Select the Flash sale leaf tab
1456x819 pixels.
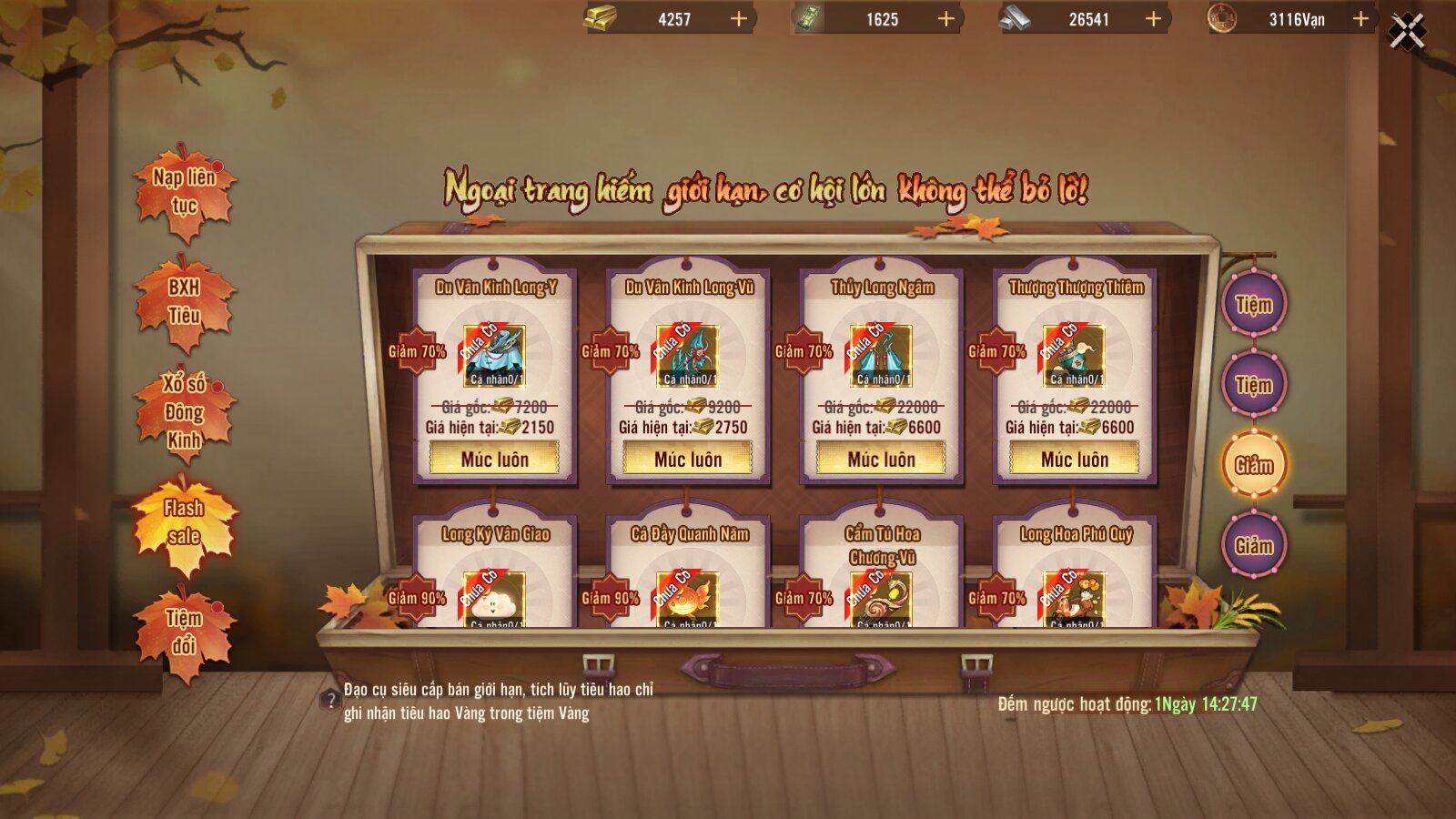185,522
